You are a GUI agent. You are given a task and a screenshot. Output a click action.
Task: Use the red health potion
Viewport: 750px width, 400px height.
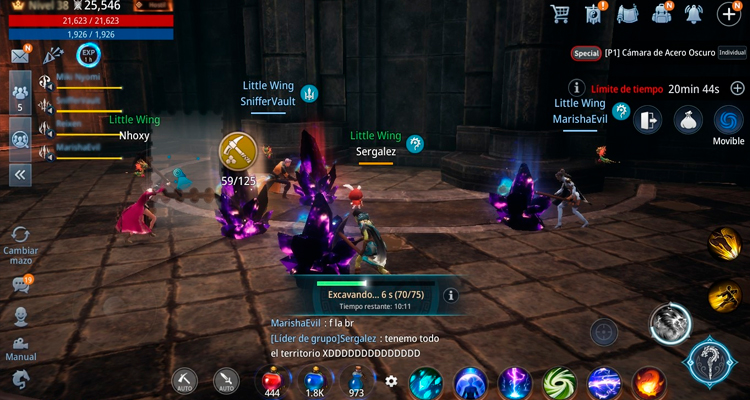coord(272,379)
